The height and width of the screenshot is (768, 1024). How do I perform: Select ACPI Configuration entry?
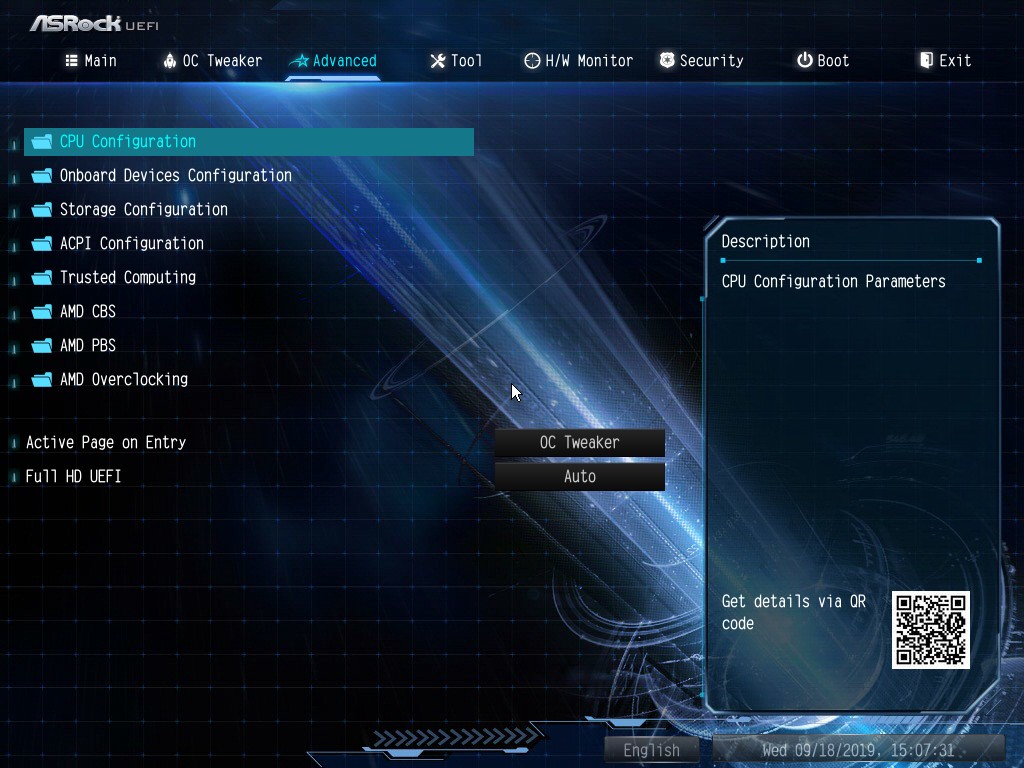[131, 244]
